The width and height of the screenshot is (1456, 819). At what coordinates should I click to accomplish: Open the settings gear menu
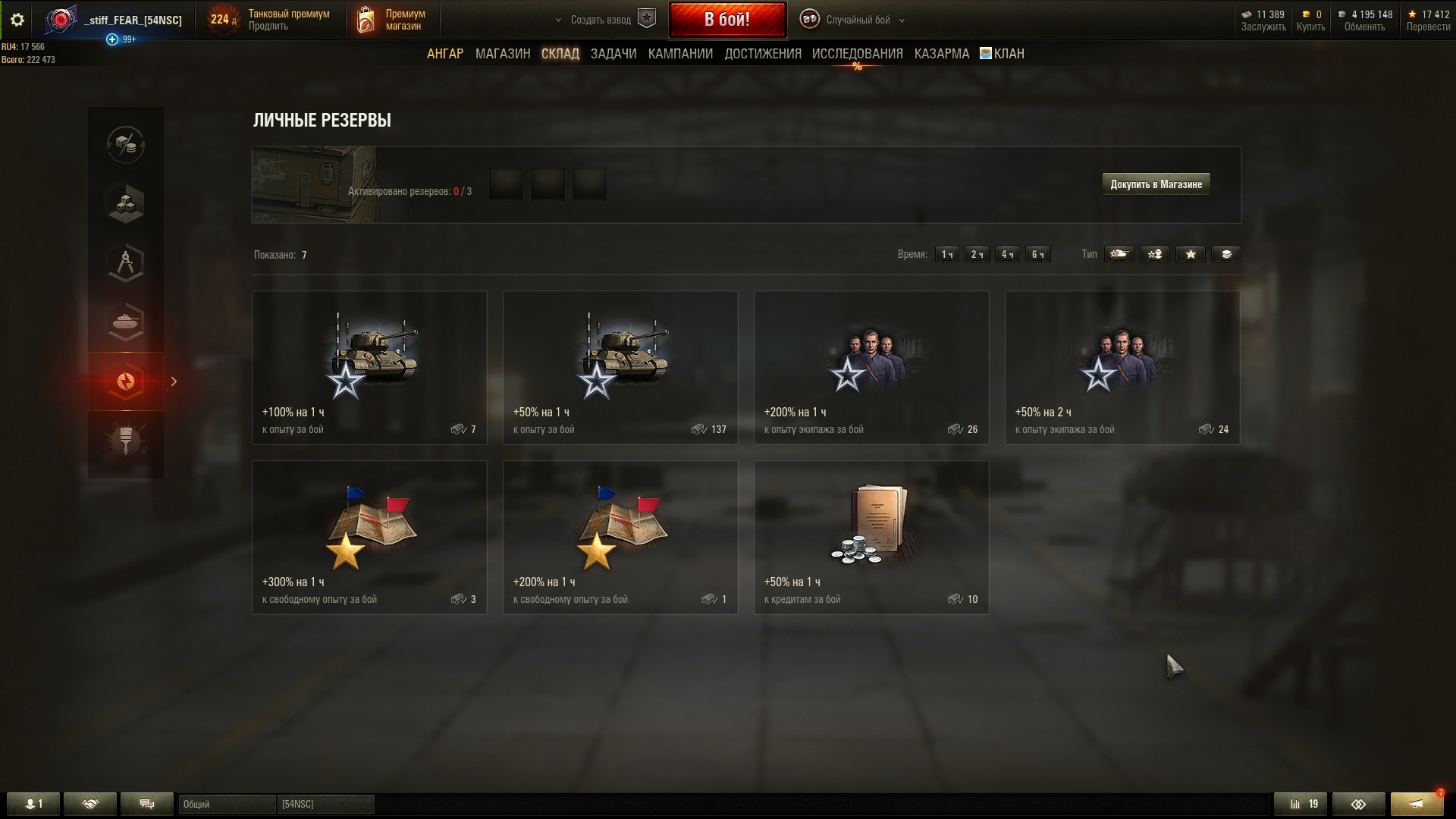17,20
